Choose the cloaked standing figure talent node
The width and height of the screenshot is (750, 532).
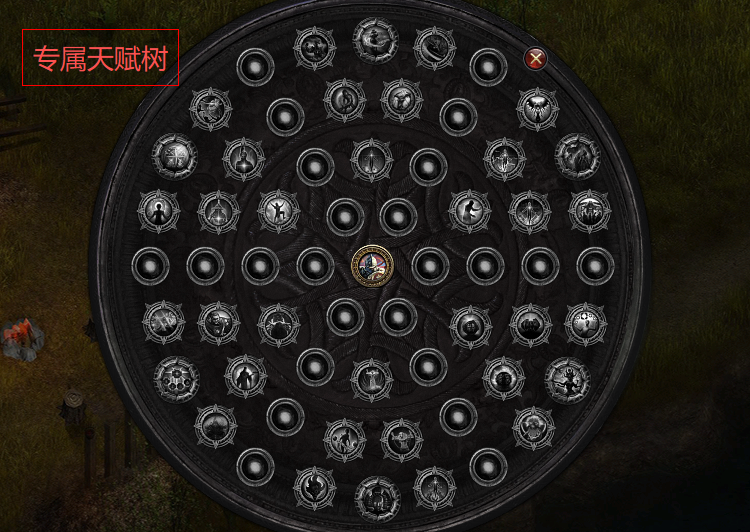tap(244, 377)
